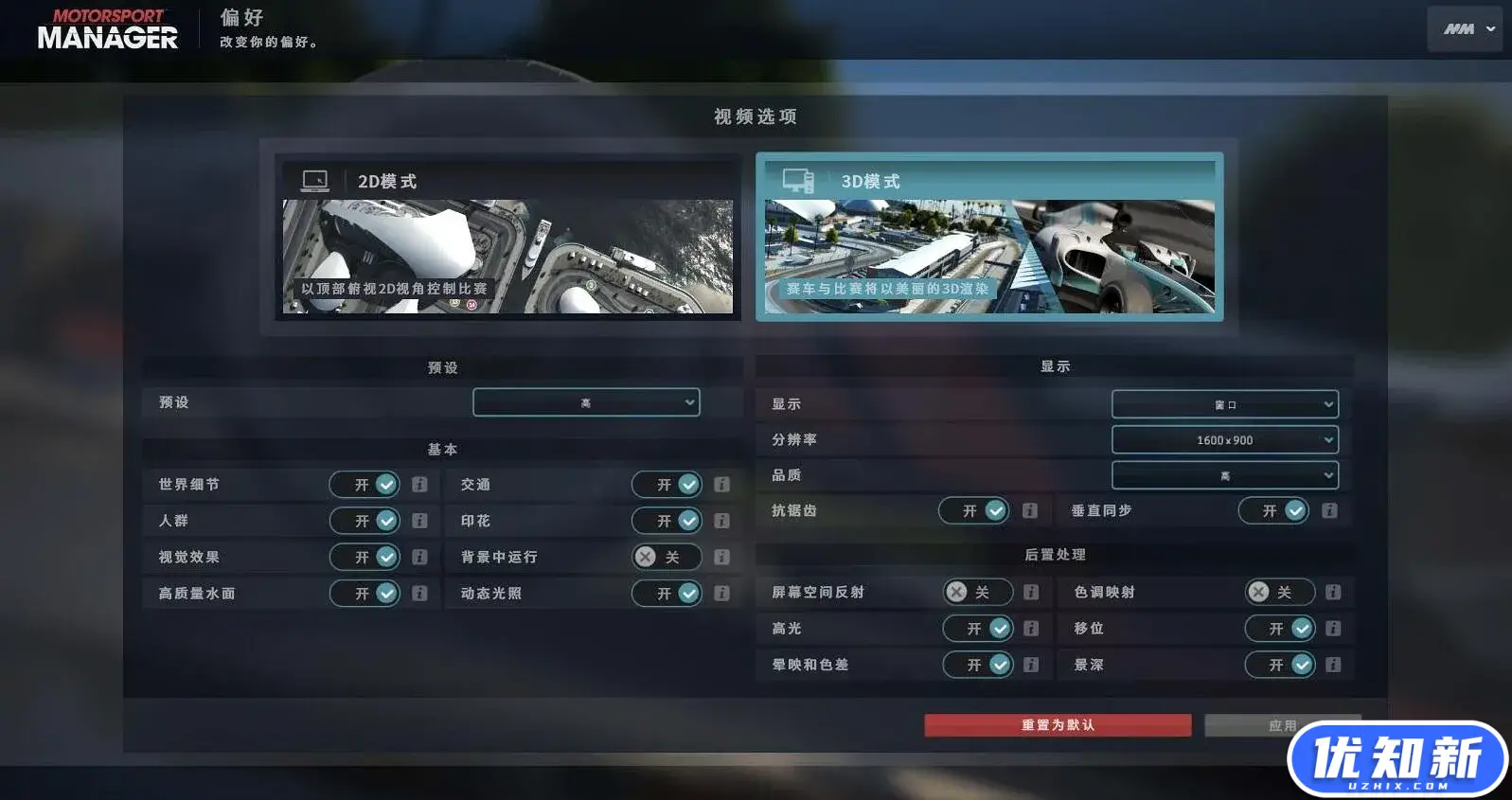Expand the 预设 dropdown set to 高
The width and height of the screenshot is (1512, 800).
point(586,402)
